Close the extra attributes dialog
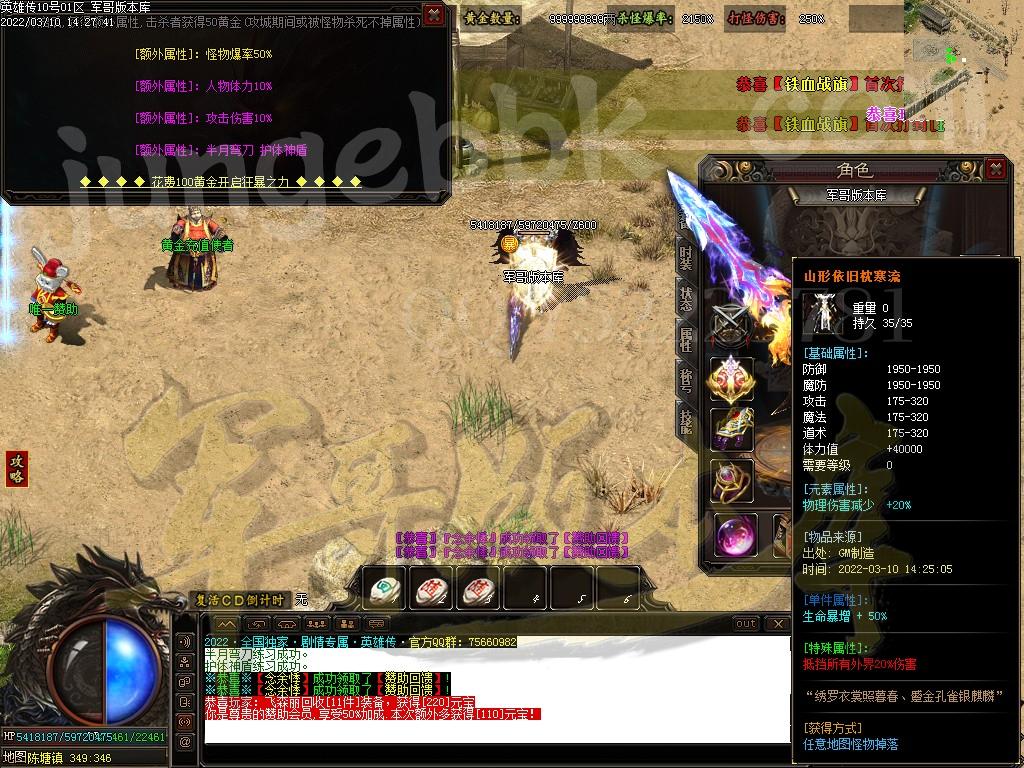This screenshot has width=1024, height=768. point(433,14)
